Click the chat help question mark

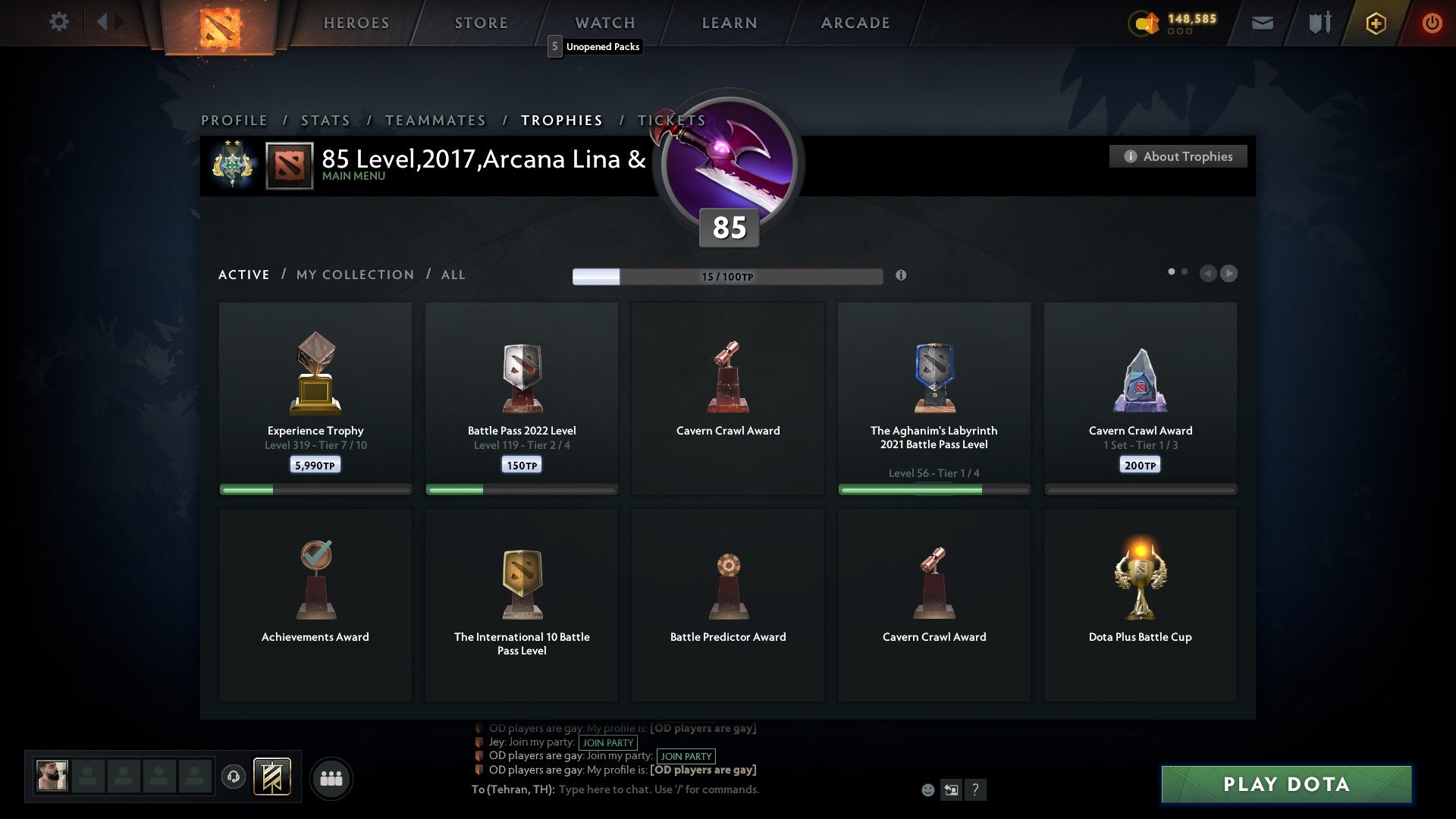point(976,789)
